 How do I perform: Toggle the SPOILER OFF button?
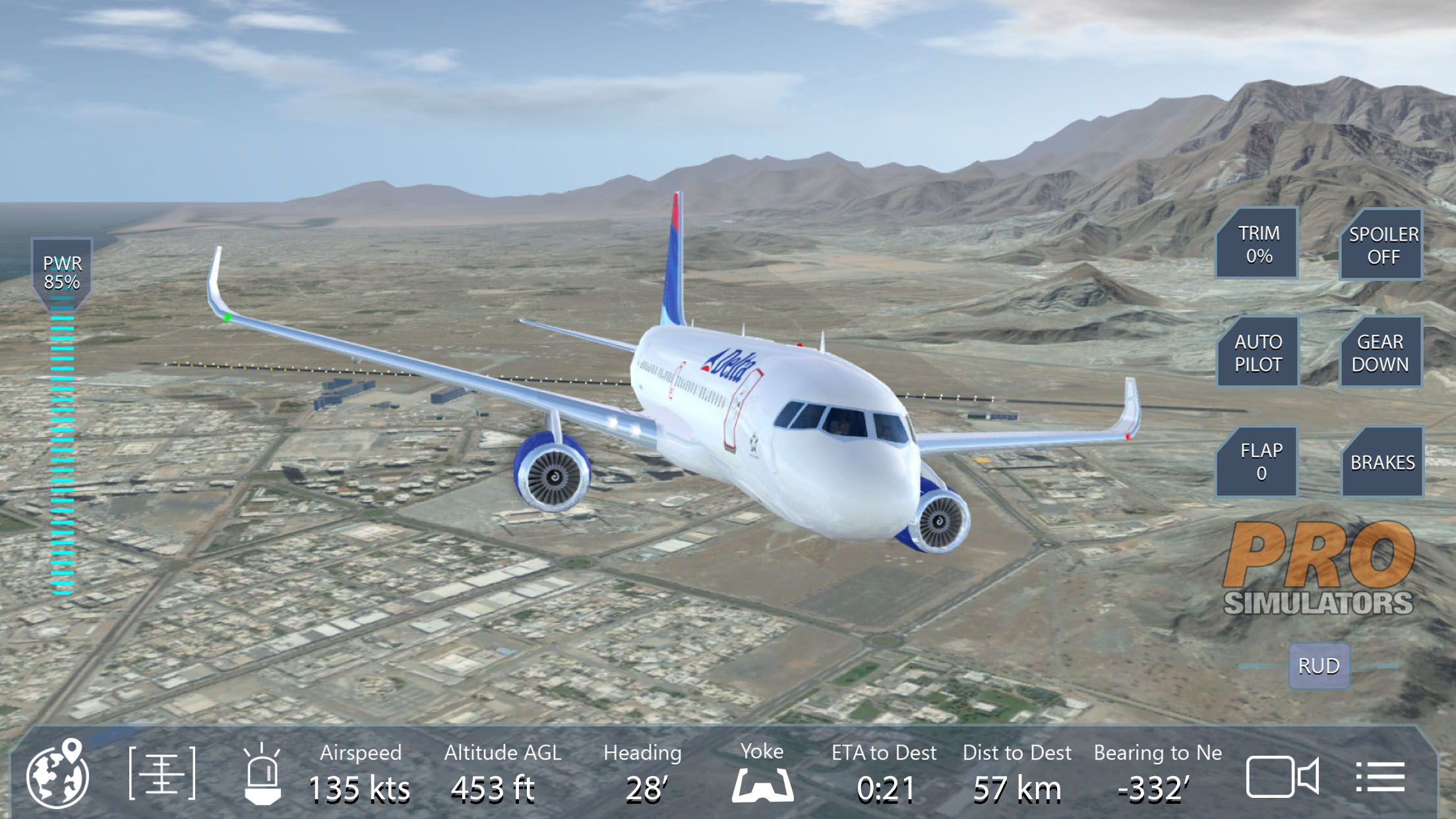[1382, 245]
